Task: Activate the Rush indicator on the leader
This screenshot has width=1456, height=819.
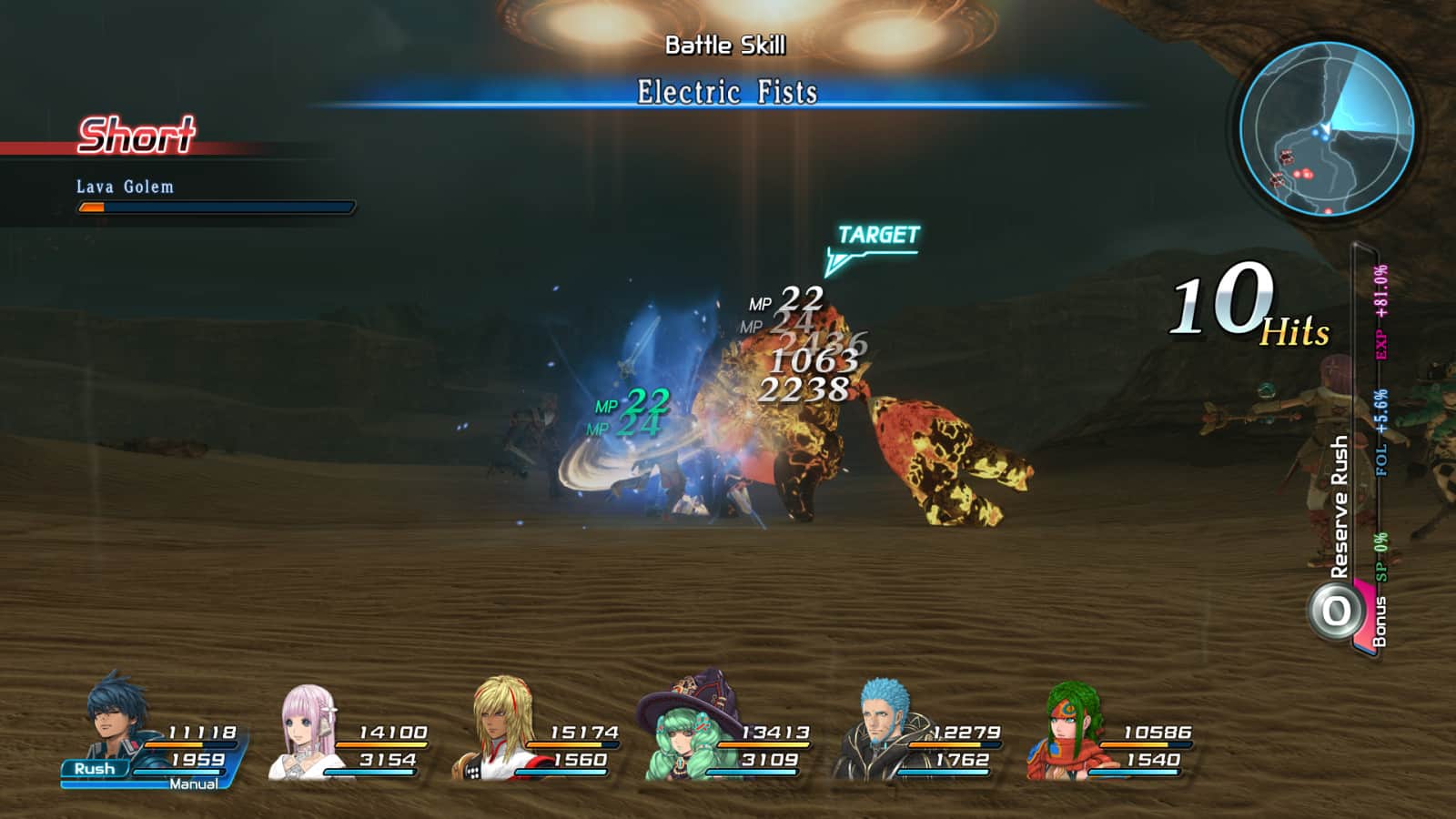Action: [x=95, y=769]
